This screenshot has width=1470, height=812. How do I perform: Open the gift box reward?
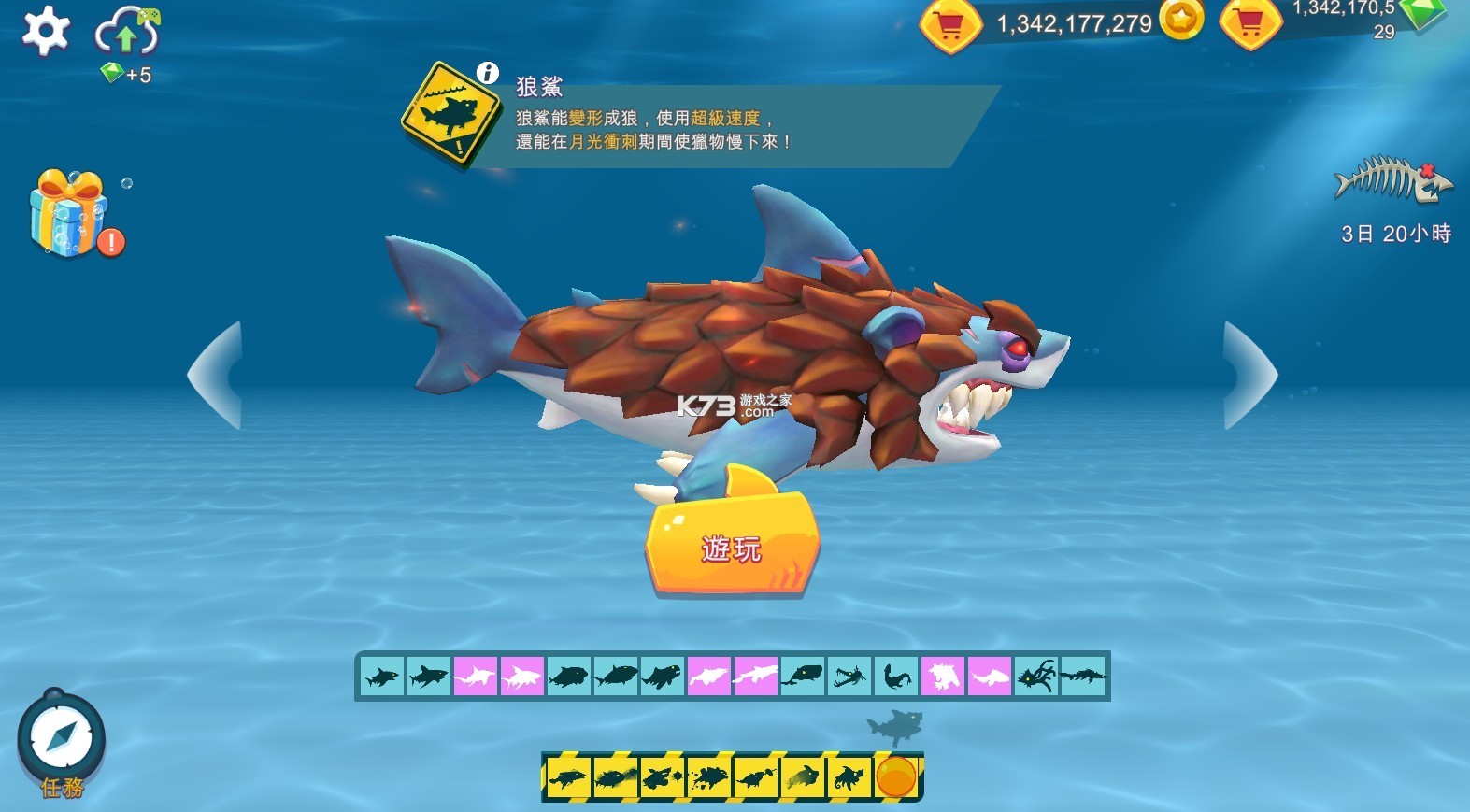click(67, 213)
